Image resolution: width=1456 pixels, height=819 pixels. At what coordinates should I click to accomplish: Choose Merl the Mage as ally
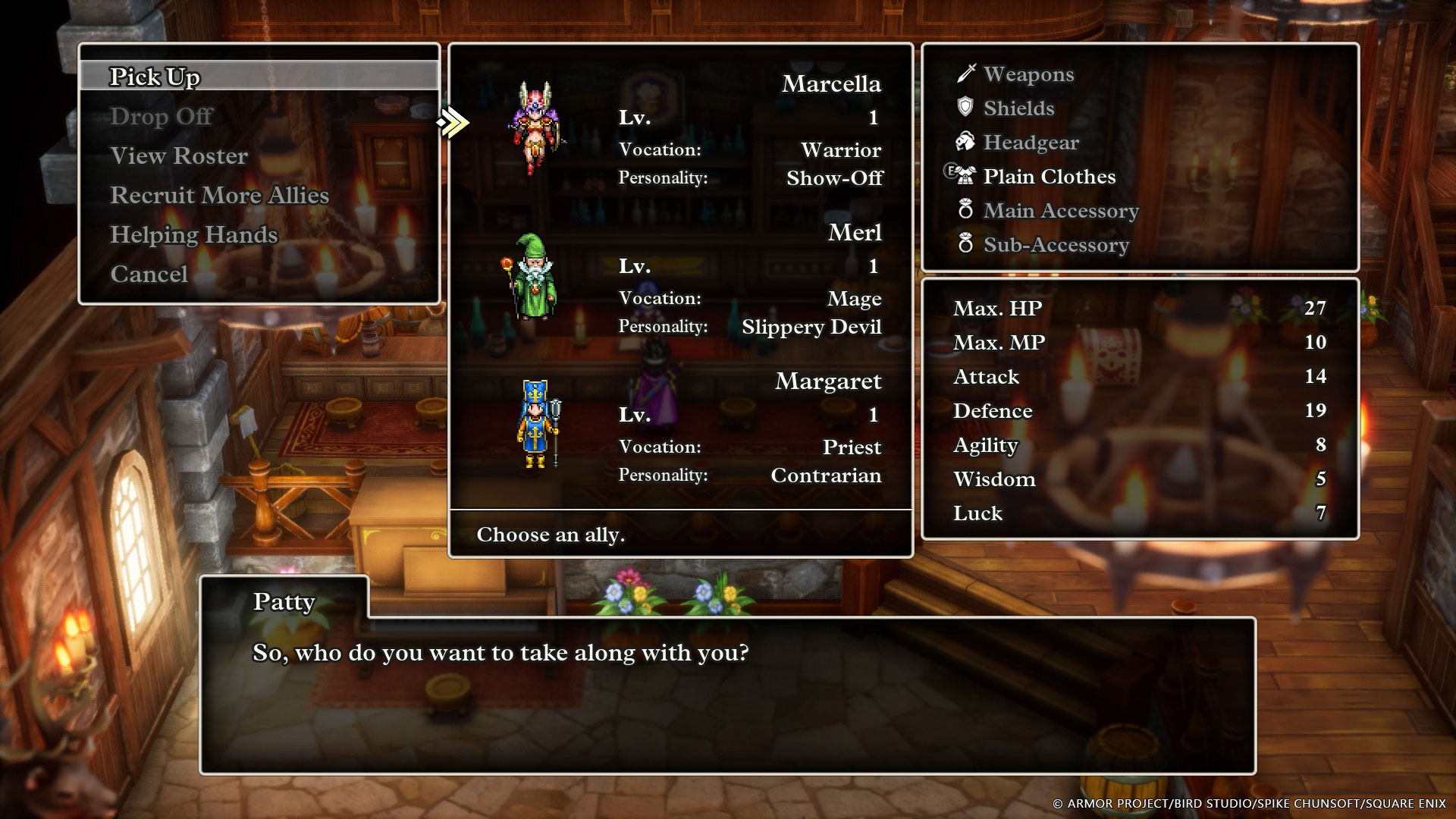680,278
